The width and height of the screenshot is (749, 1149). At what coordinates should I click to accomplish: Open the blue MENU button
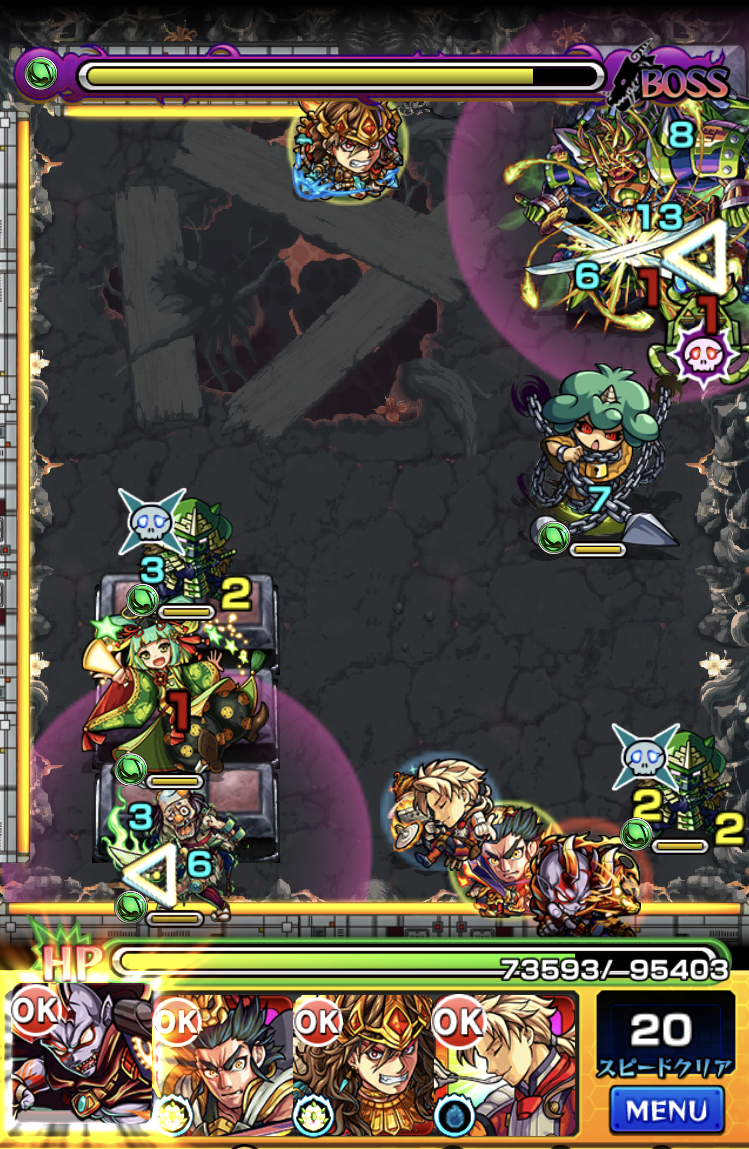click(665, 1109)
